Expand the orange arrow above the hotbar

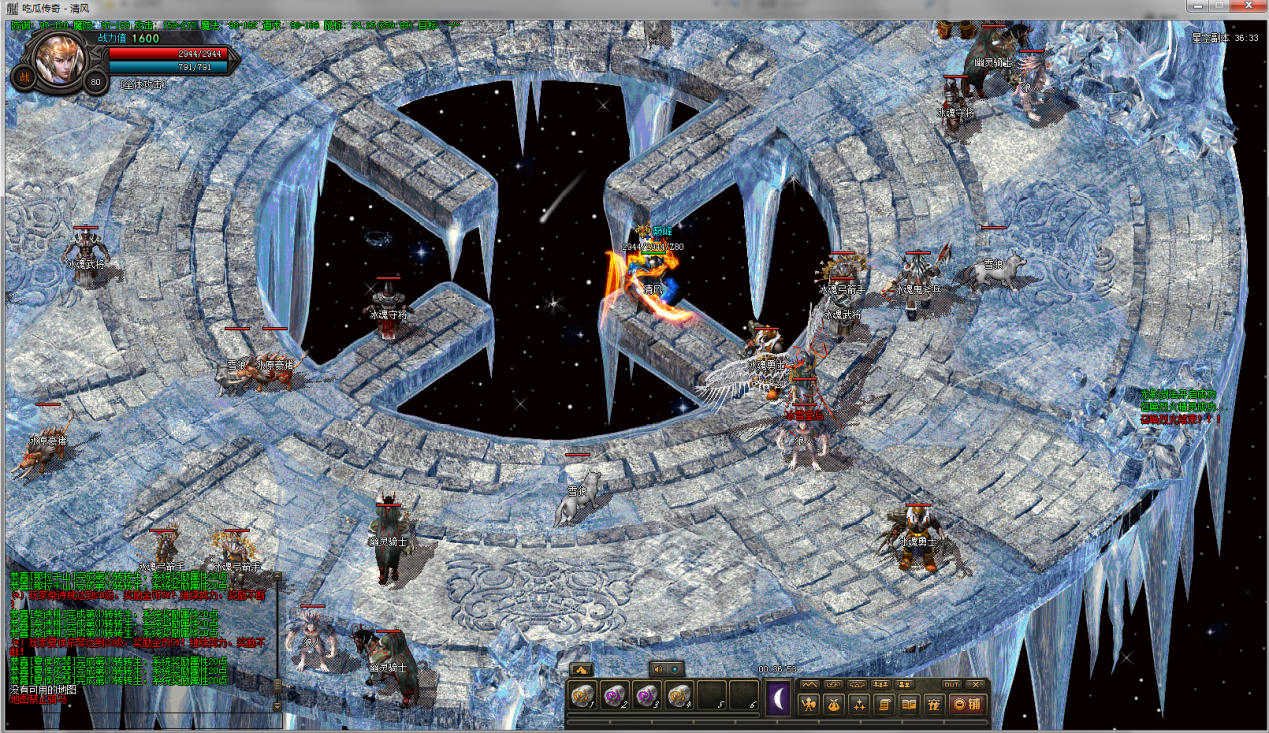(x=582, y=669)
